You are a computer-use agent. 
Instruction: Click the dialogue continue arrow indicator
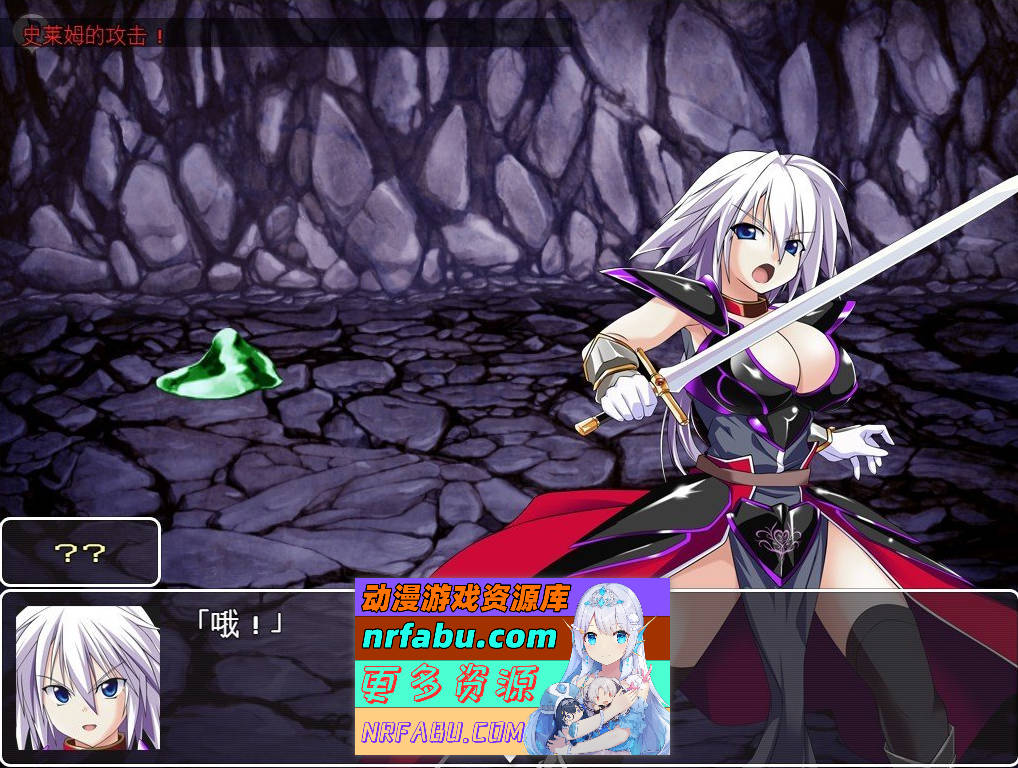tap(509, 759)
